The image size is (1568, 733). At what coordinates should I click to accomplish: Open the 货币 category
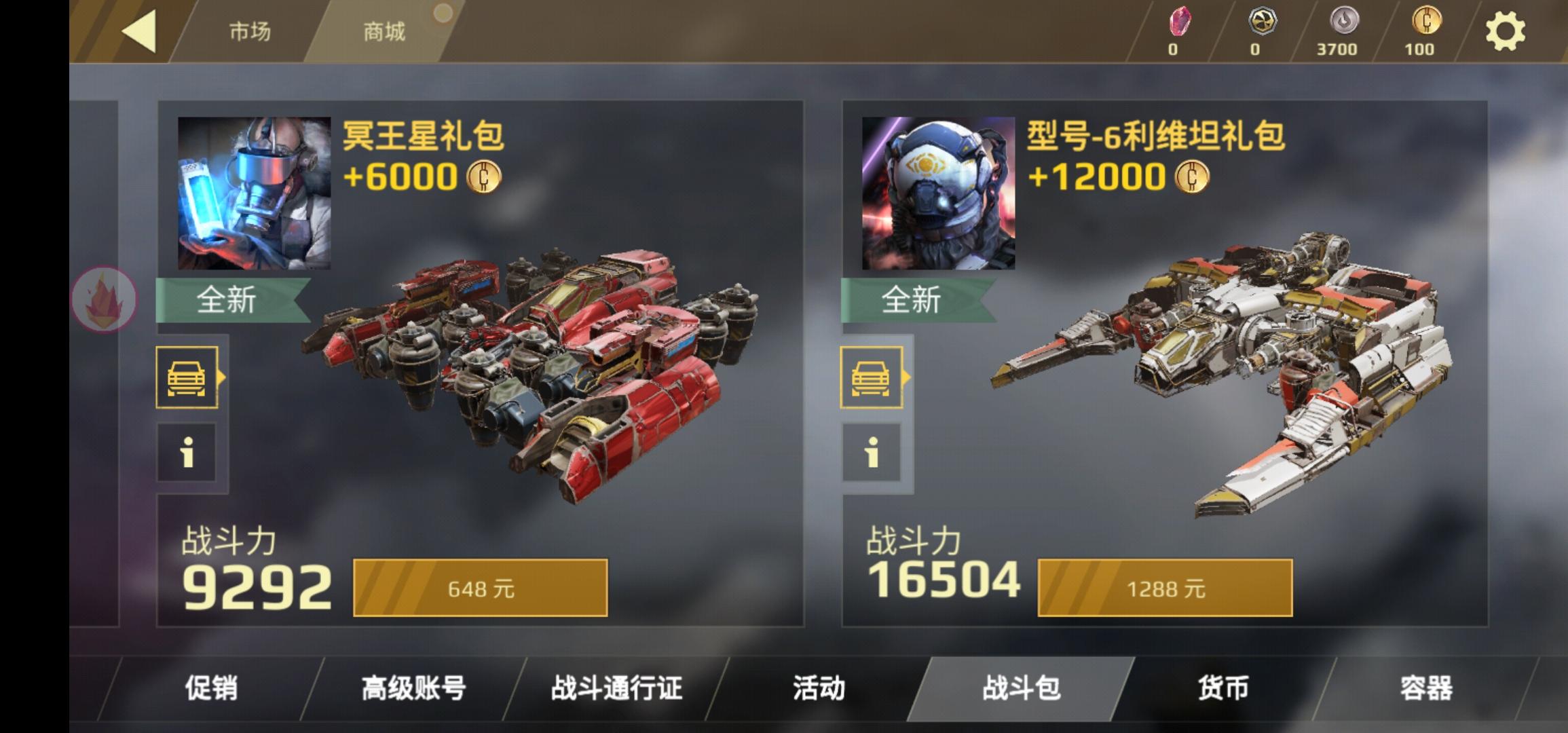(x=1222, y=688)
